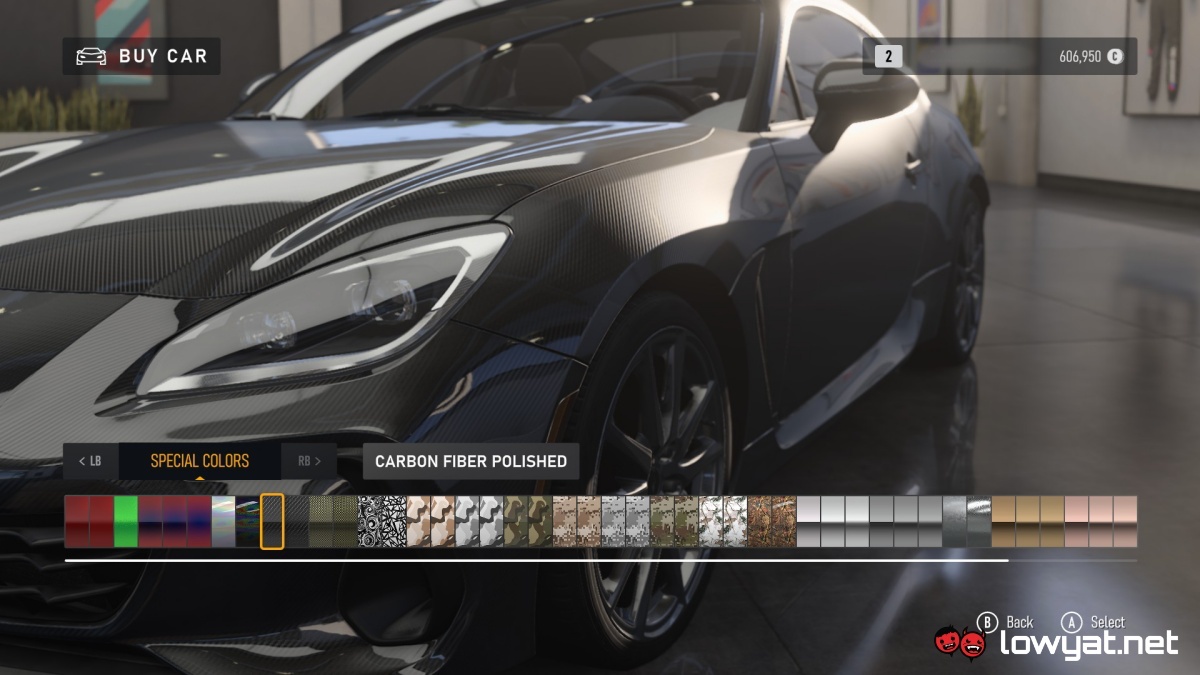Choose the black-and-white shattered triangles swatch

[x=394, y=521]
